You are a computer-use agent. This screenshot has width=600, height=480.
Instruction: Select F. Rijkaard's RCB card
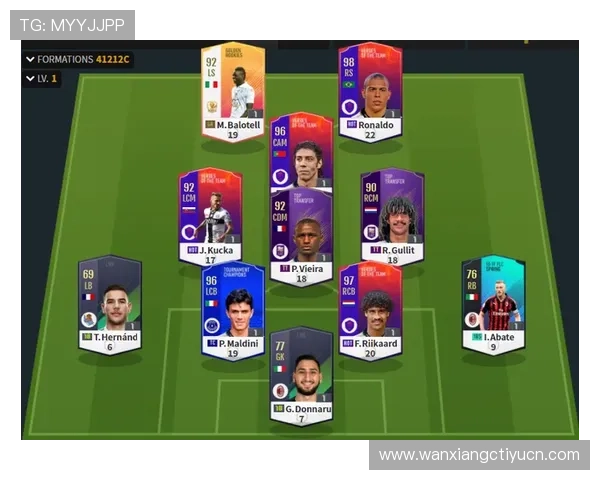[370, 309]
